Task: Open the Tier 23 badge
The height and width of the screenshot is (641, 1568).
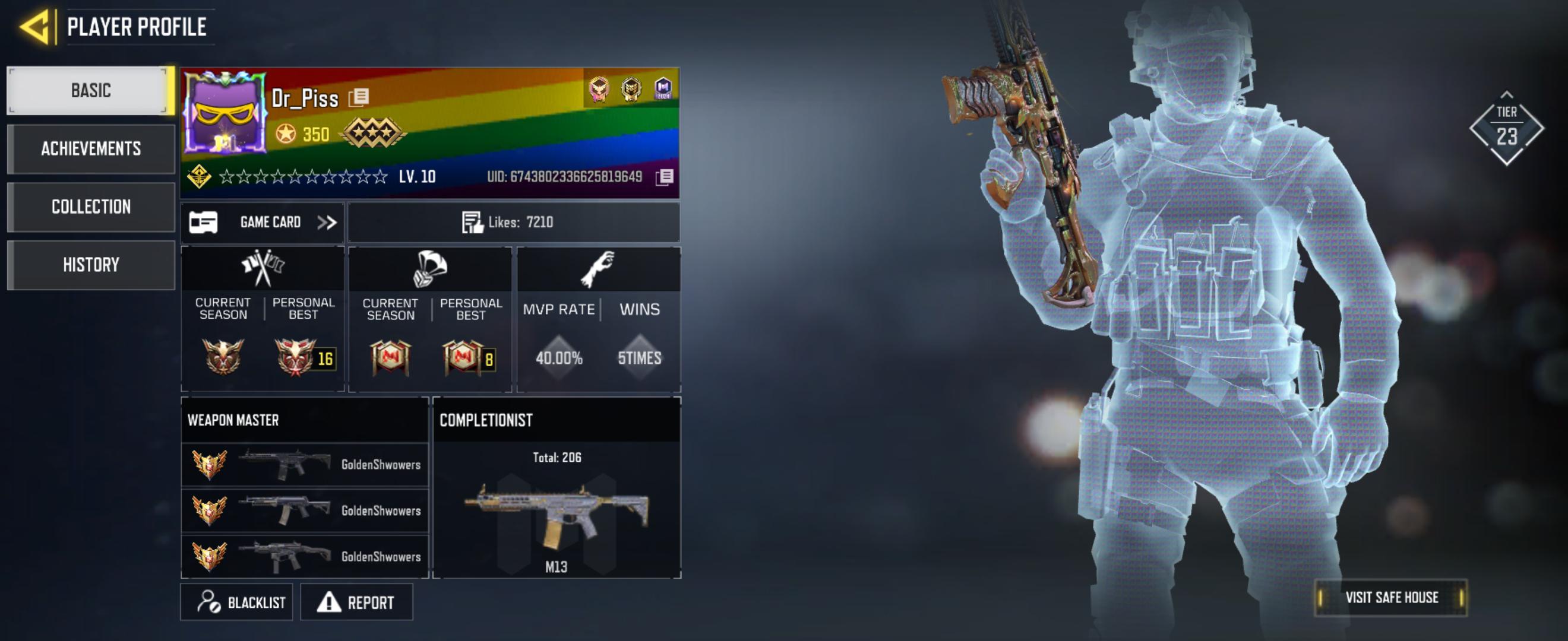Action: [x=1506, y=128]
